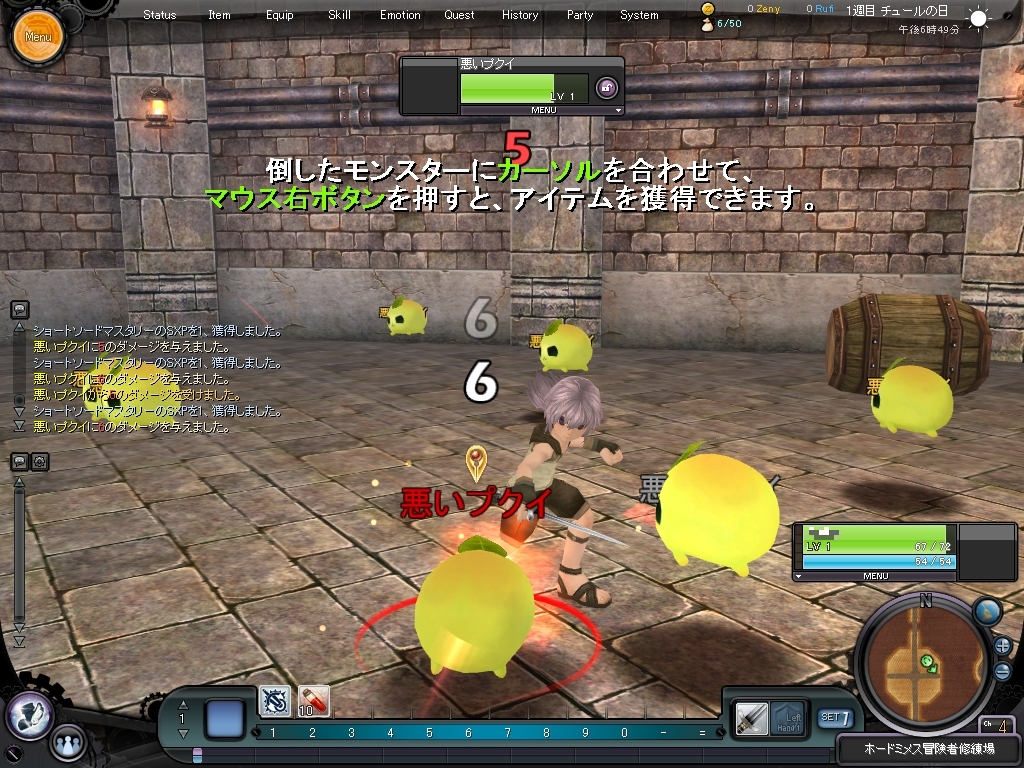Open the orange Menu button
This screenshot has width=1024, height=768.
(38, 37)
